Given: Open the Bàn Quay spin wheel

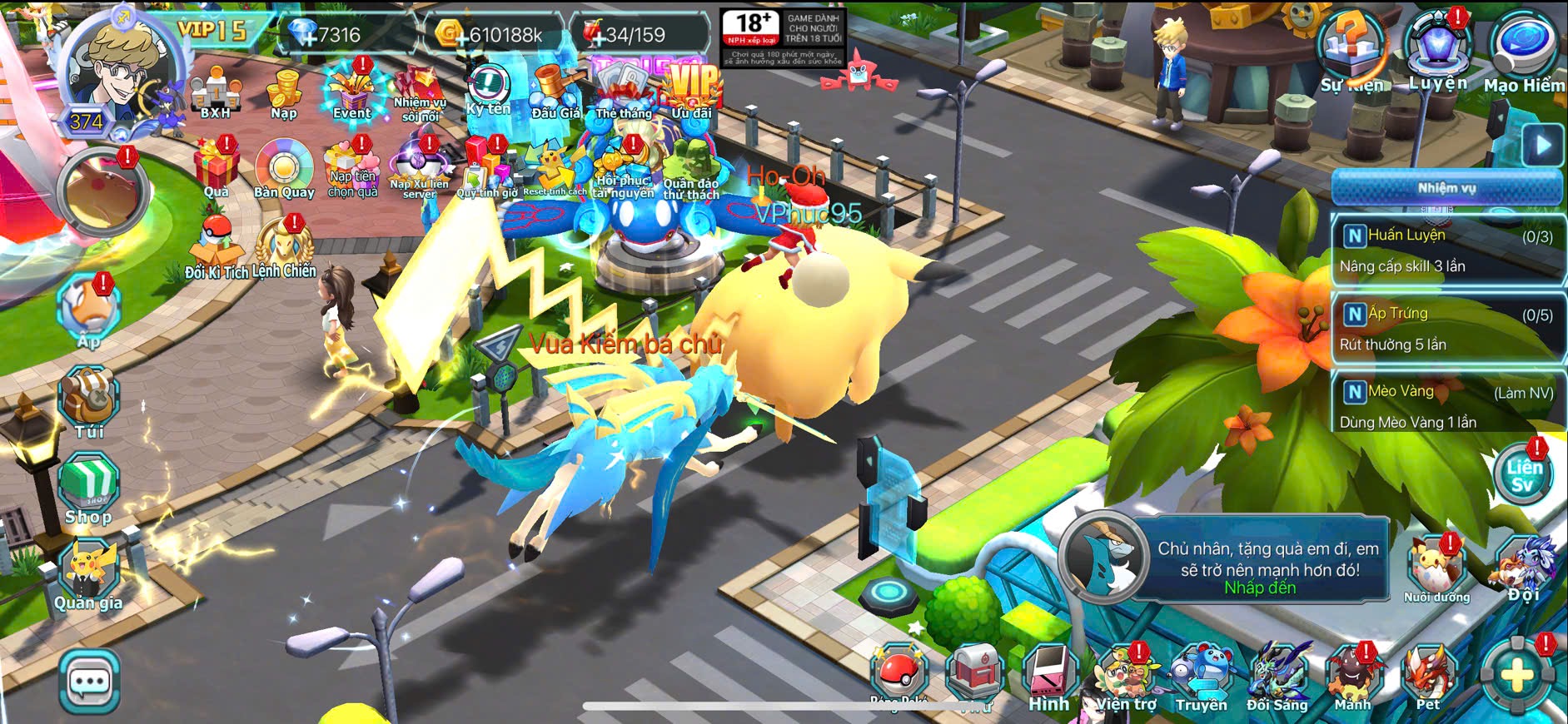Looking at the screenshot, I should click(x=284, y=169).
